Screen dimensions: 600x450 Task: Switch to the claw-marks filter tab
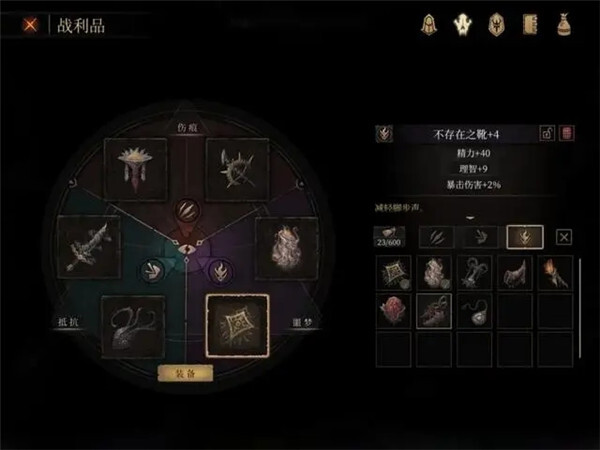tap(435, 237)
